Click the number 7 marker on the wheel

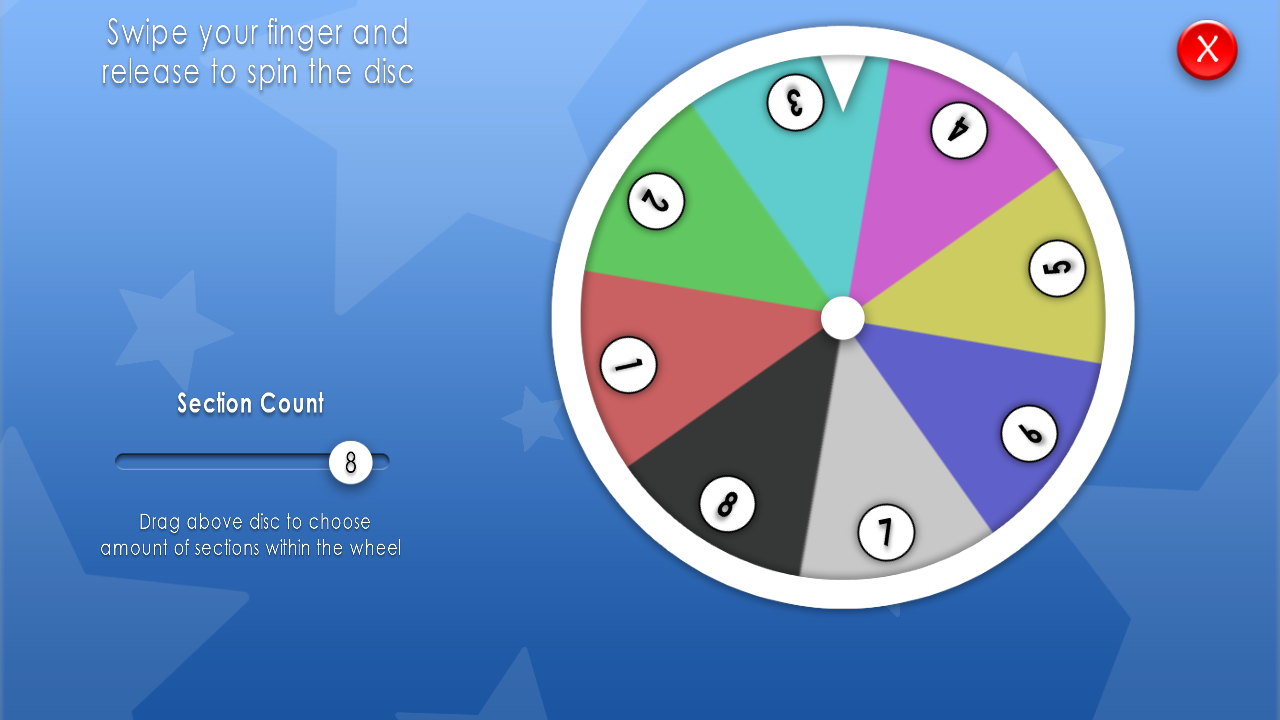click(x=884, y=531)
